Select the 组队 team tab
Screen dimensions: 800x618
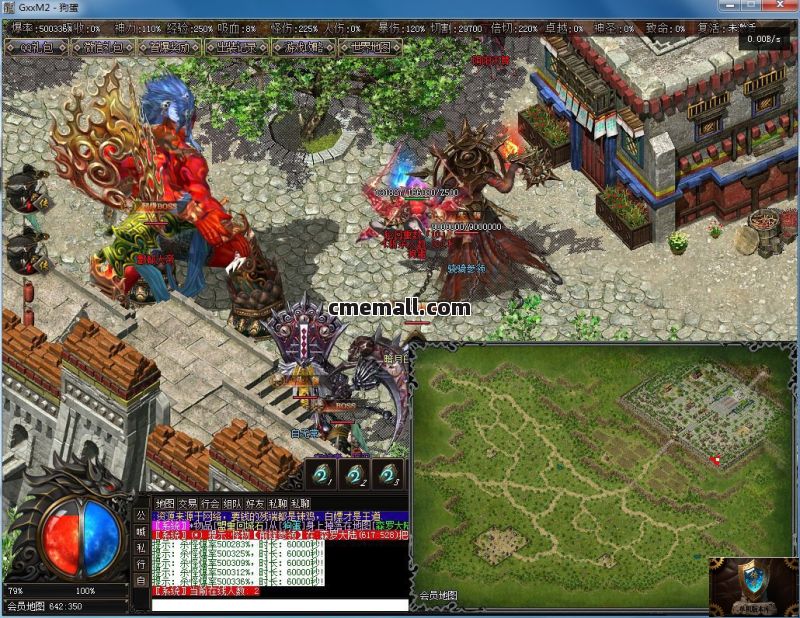[x=233, y=503]
